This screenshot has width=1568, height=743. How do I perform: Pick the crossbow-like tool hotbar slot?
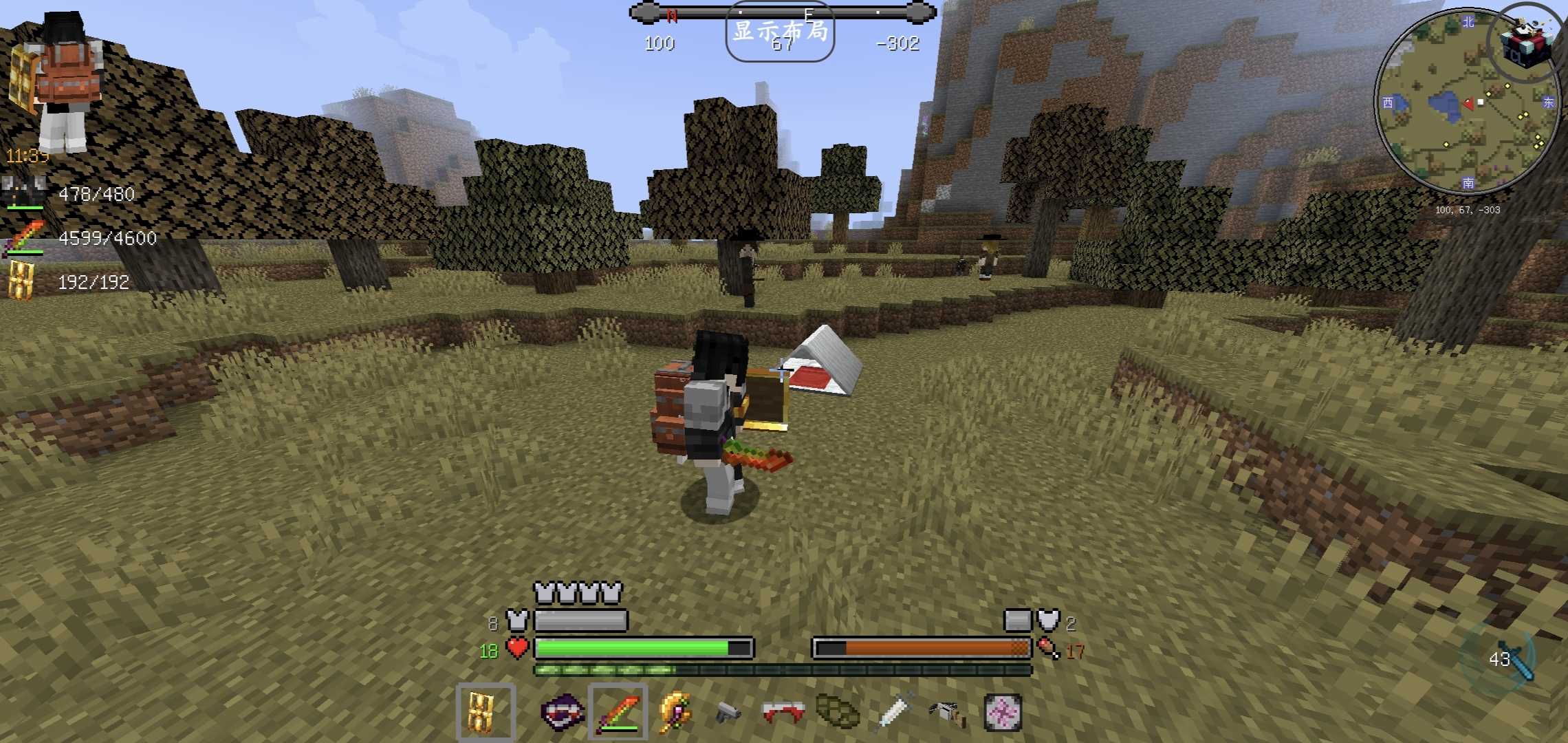(x=948, y=712)
